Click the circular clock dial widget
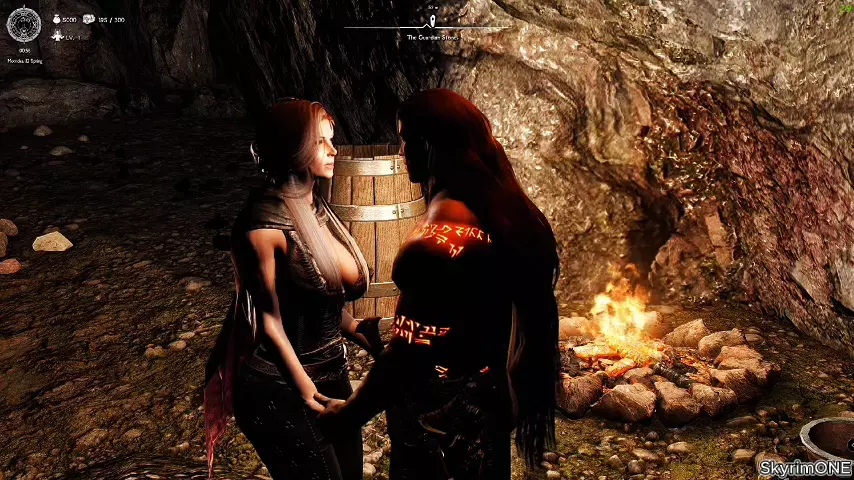 coord(24,23)
